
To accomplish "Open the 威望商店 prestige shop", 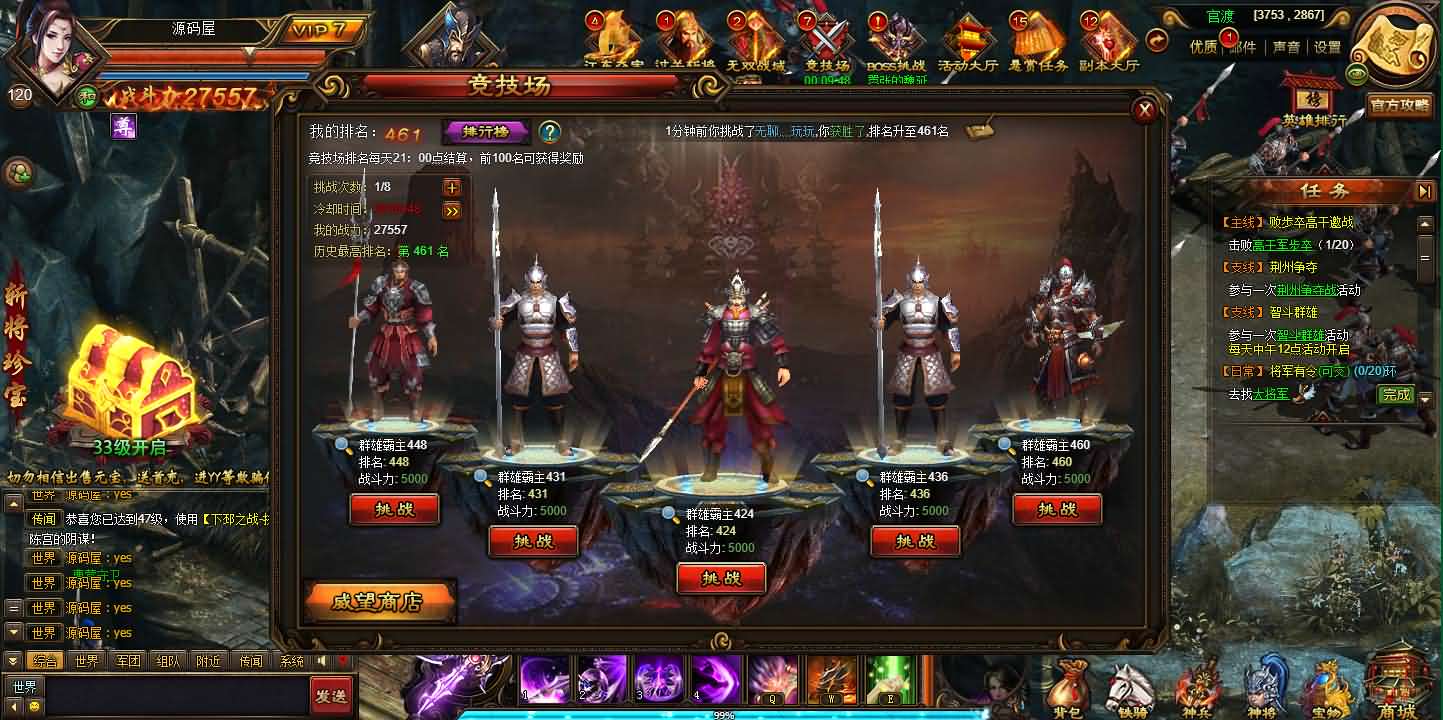I will (x=378, y=602).
